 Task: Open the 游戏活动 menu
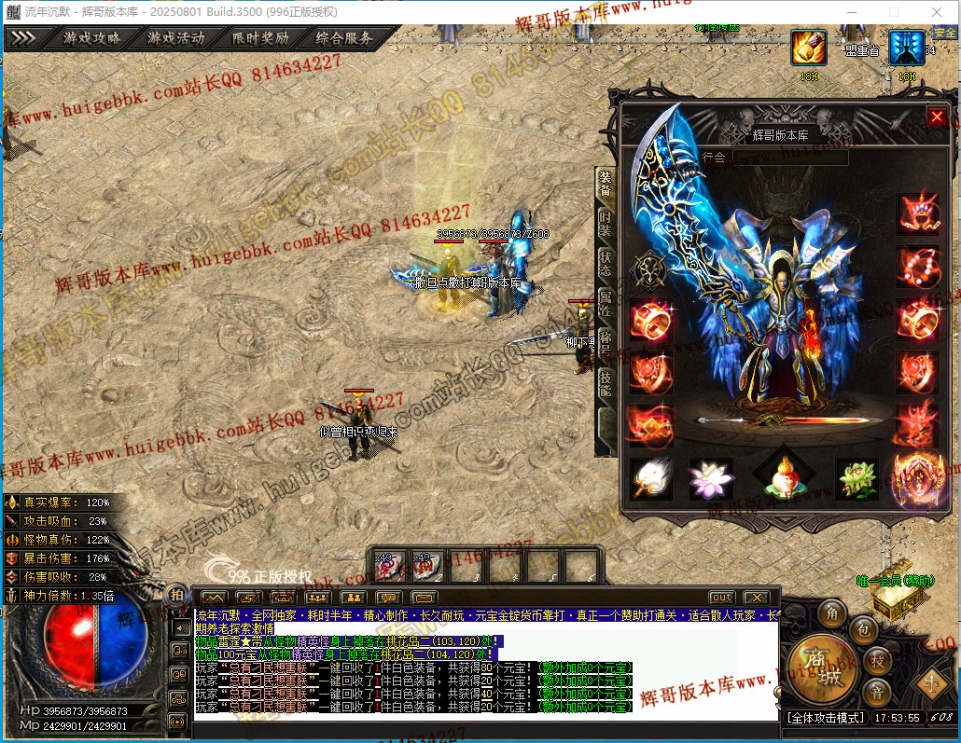(176, 39)
